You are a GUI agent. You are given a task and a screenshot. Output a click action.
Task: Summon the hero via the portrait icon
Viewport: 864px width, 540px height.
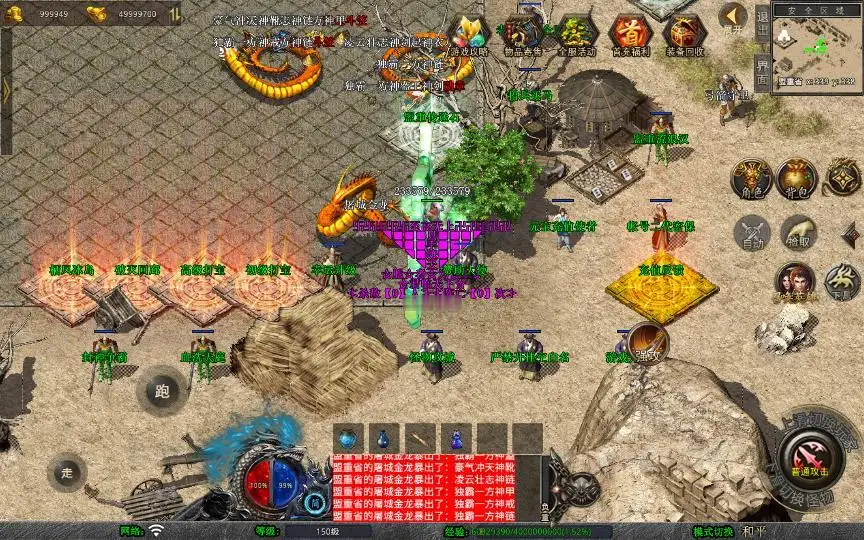point(797,281)
